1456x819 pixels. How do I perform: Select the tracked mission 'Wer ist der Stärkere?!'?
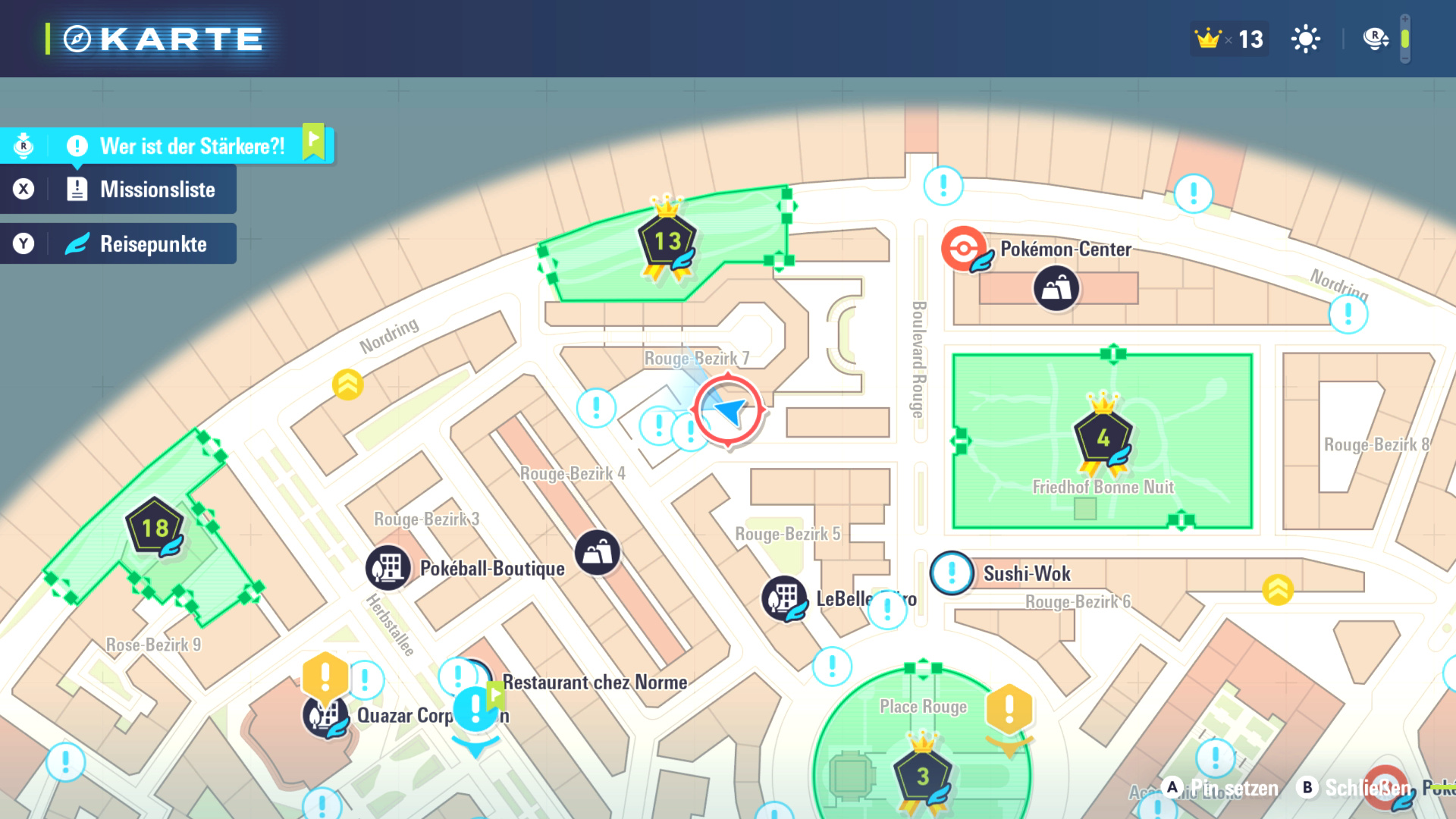point(192,146)
